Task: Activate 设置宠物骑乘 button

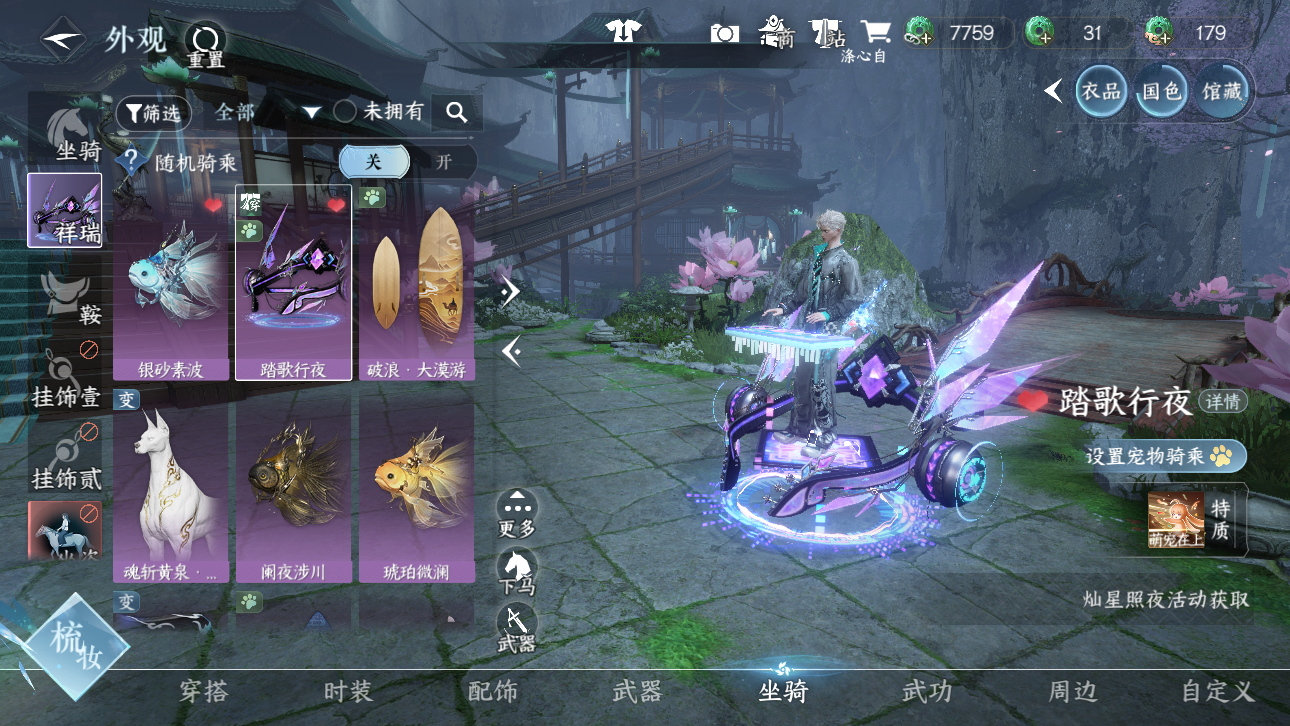Action: pos(1165,456)
